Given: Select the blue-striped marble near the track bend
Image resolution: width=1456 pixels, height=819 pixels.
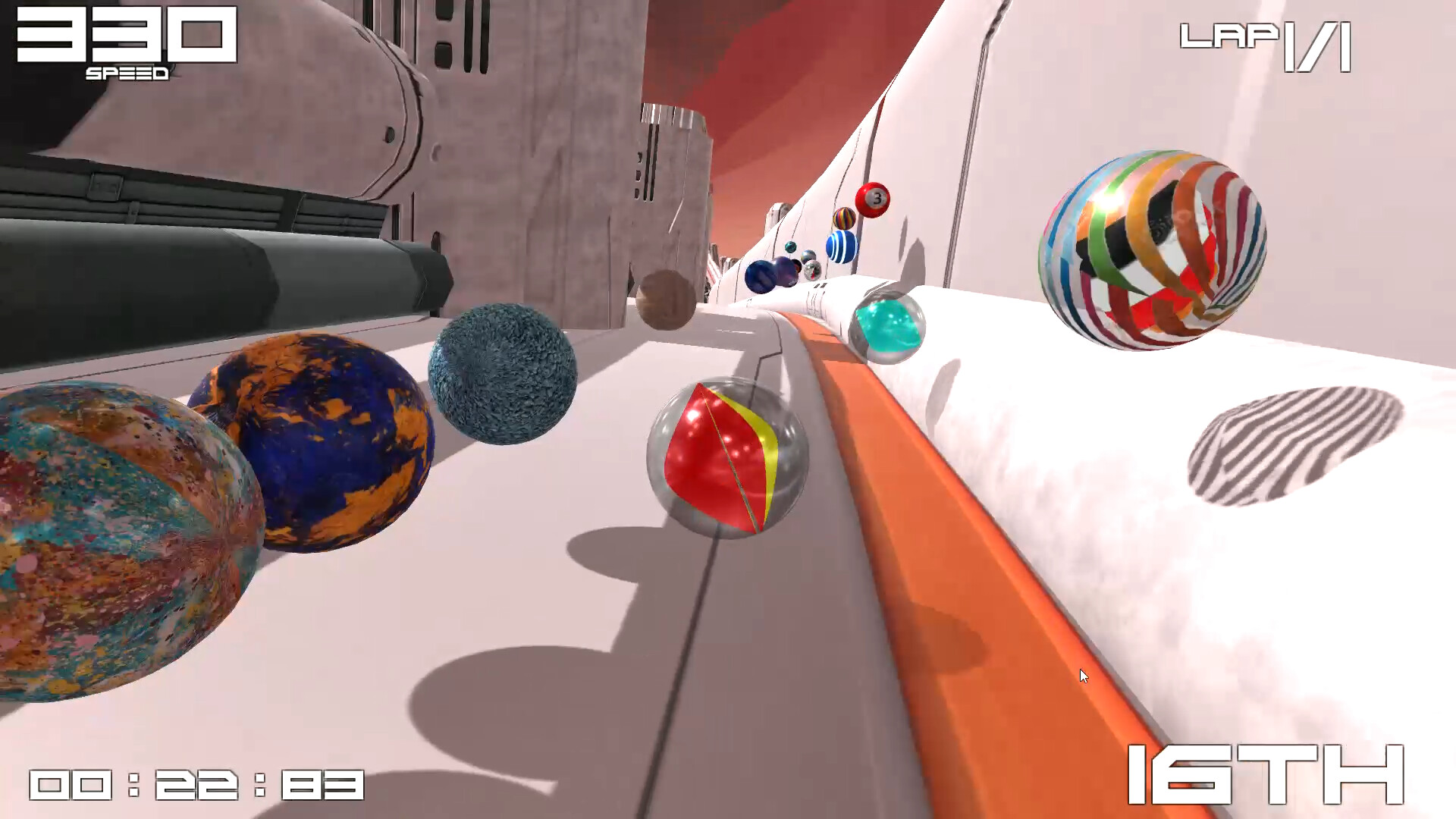Looking at the screenshot, I should tap(842, 246).
